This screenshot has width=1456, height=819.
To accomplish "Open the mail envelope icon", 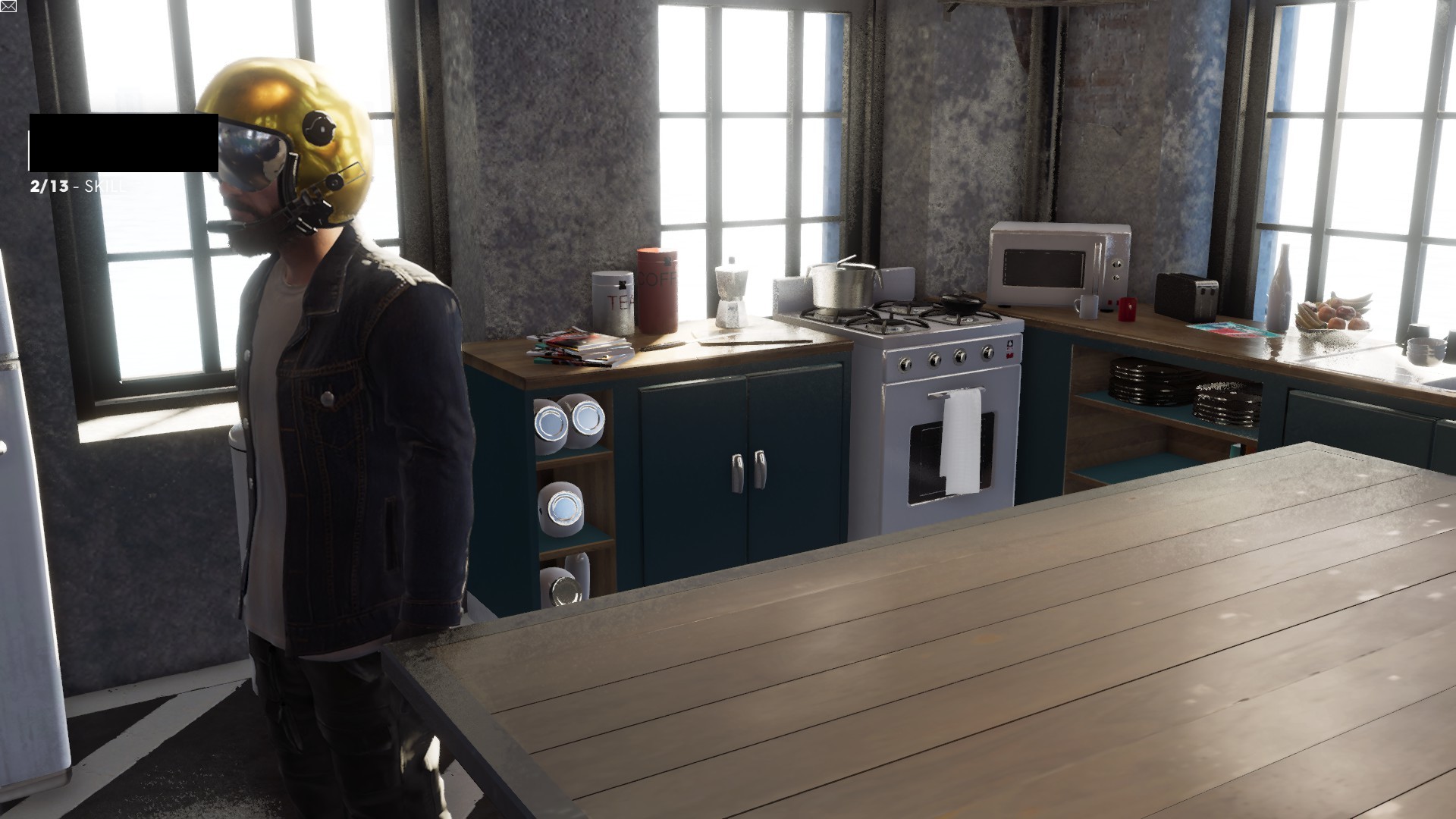I will 8,7.
